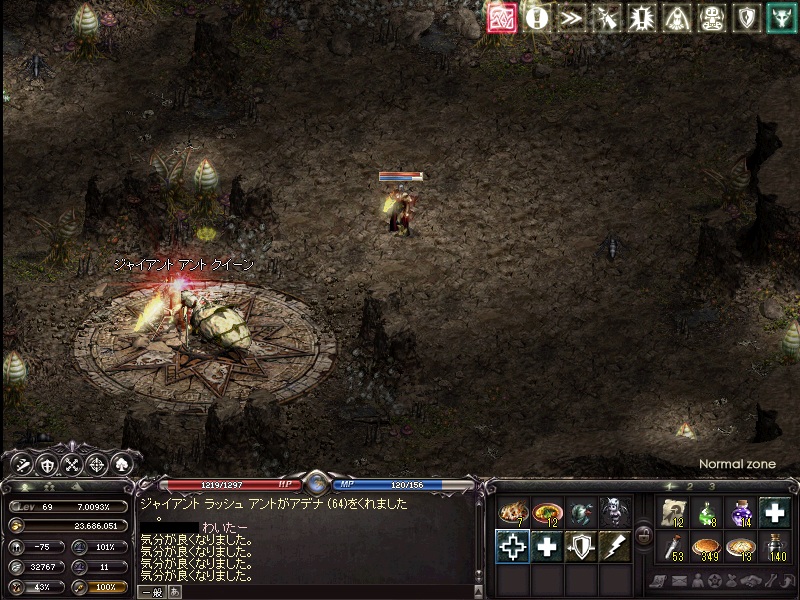Image resolution: width=800 pixels, height=600 pixels.
Task: Switch to hotbar page 2
Action: [x=689, y=486]
